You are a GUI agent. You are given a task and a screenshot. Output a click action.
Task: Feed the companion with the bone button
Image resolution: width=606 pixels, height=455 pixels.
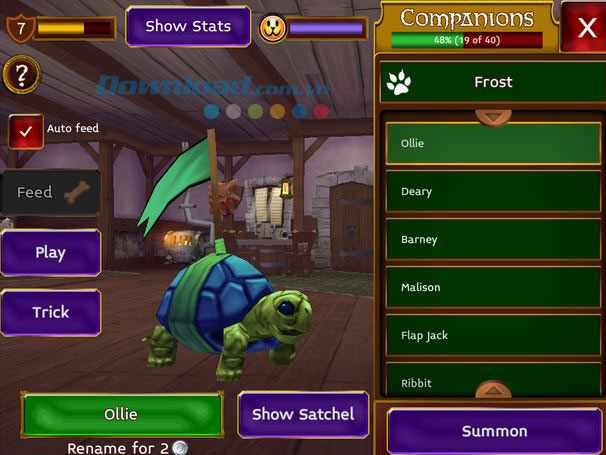coord(50,192)
